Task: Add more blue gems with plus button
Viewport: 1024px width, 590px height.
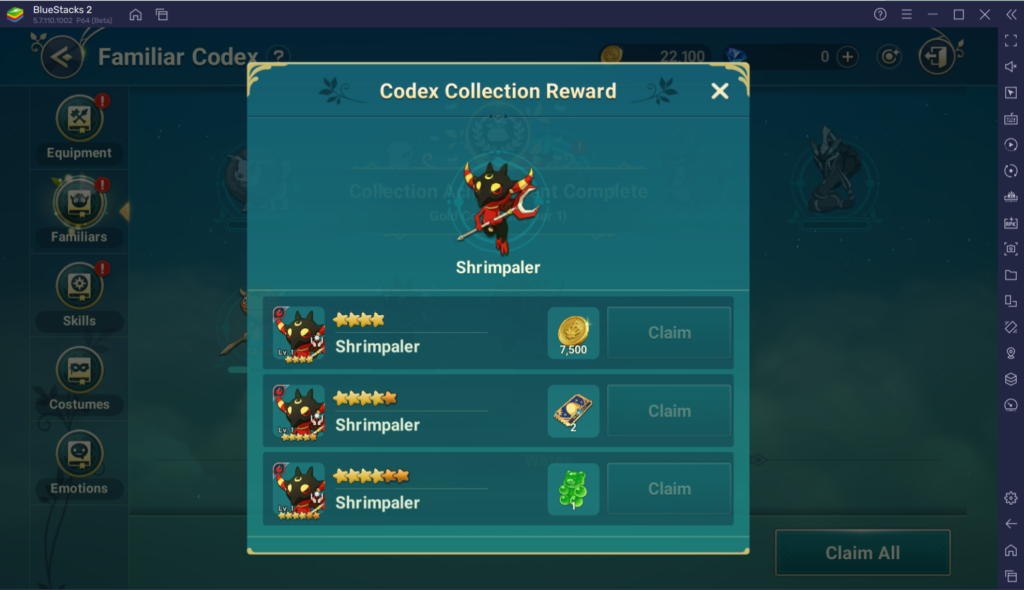Action: click(x=848, y=57)
